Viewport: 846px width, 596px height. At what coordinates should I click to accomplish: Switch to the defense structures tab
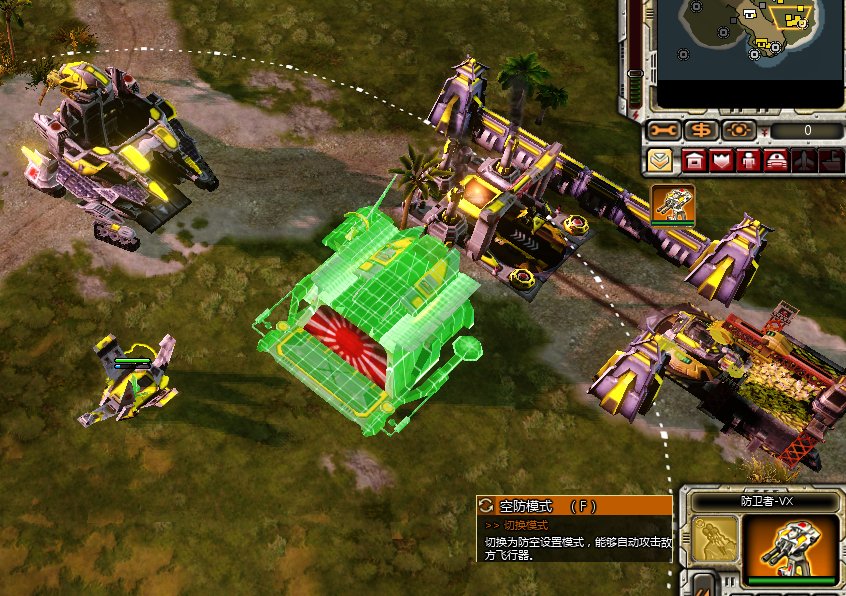point(721,160)
